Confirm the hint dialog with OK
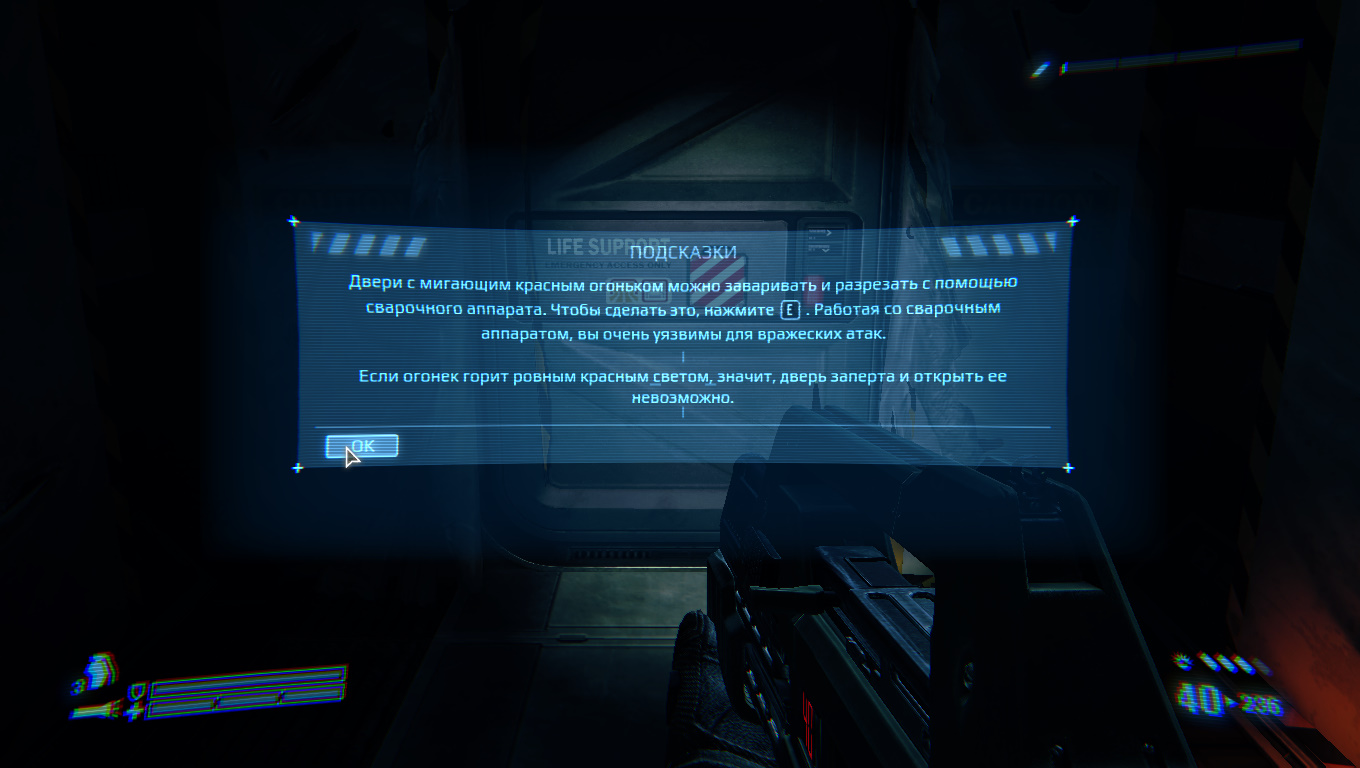The width and height of the screenshot is (1360, 768). click(362, 446)
